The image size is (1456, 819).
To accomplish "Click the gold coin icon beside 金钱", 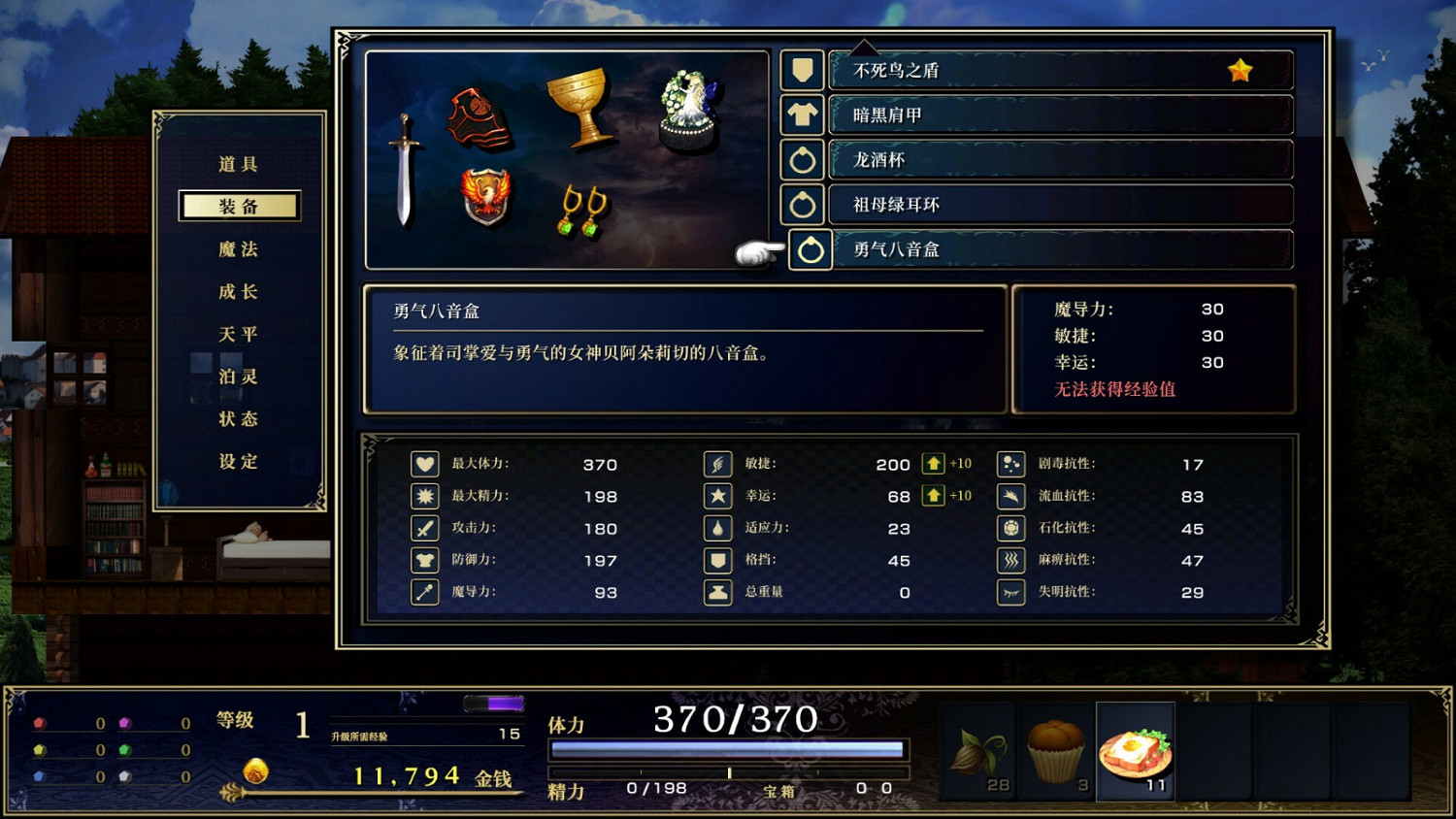I will pyautogui.click(x=257, y=774).
